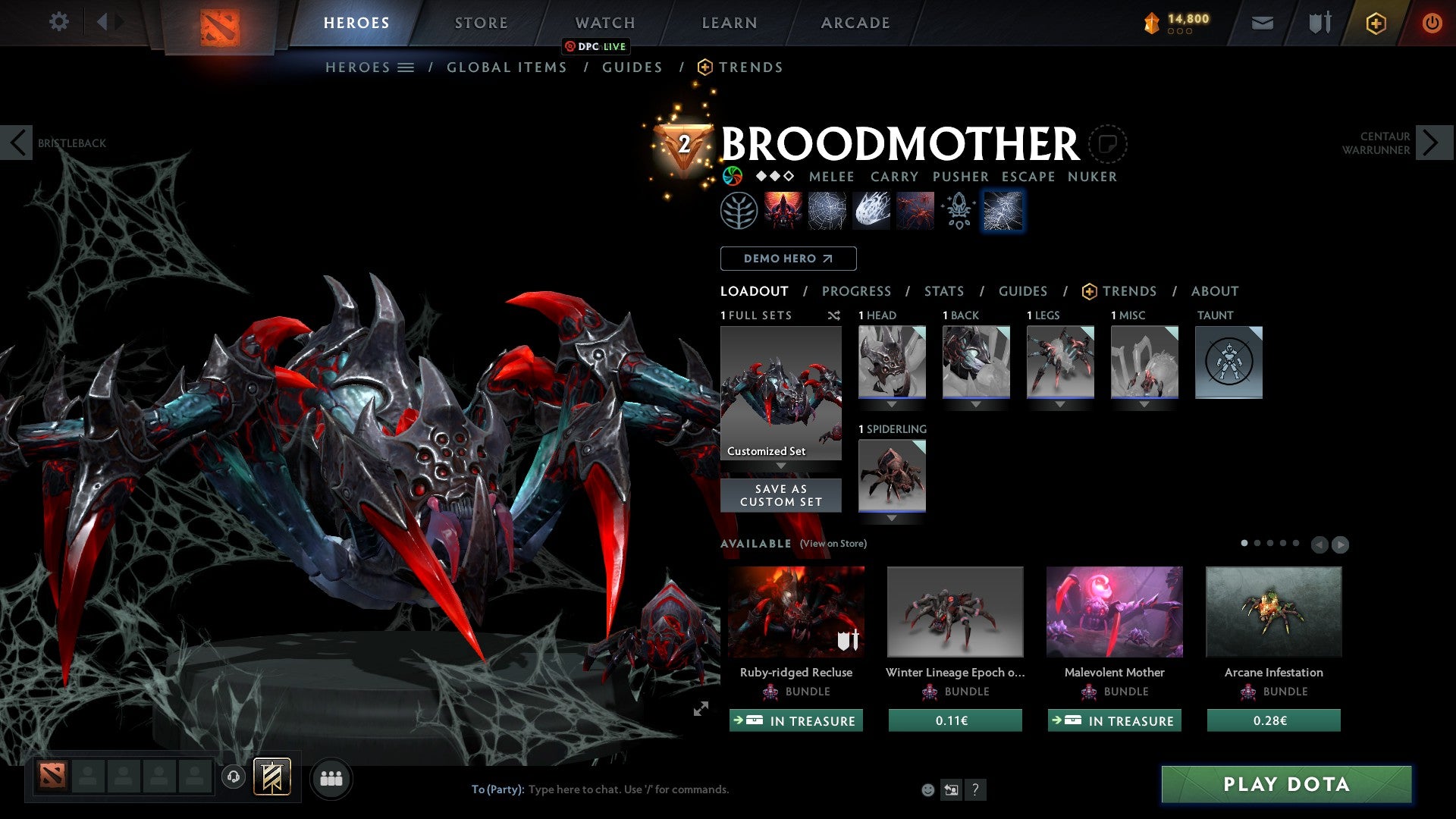This screenshot has height=819, width=1456.
Task: Toggle shuffle on Full Sets
Action: pyautogui.click(x=834, y=316)
